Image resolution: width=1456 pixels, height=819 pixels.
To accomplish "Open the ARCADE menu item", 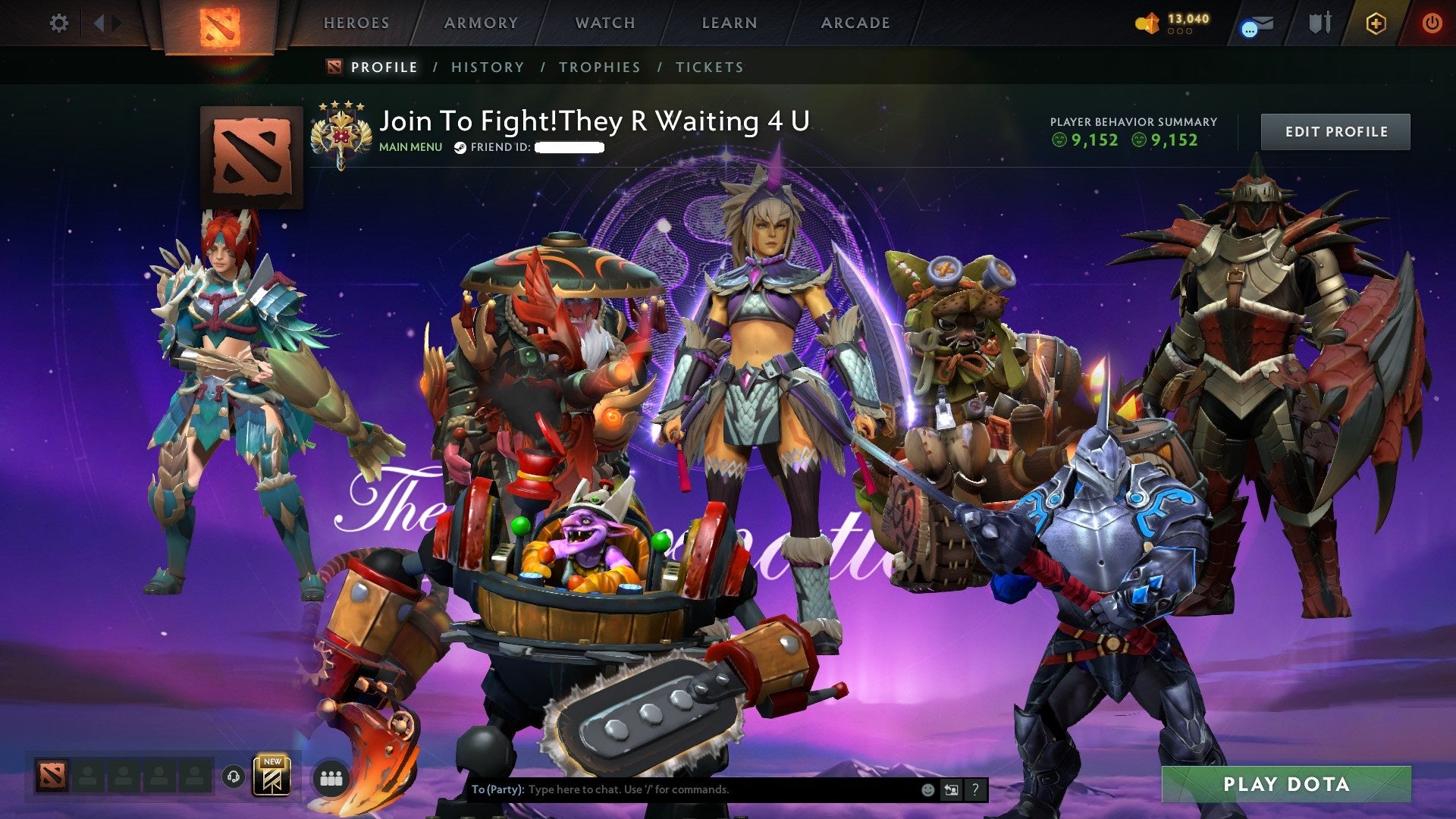I will coord(855,23).
